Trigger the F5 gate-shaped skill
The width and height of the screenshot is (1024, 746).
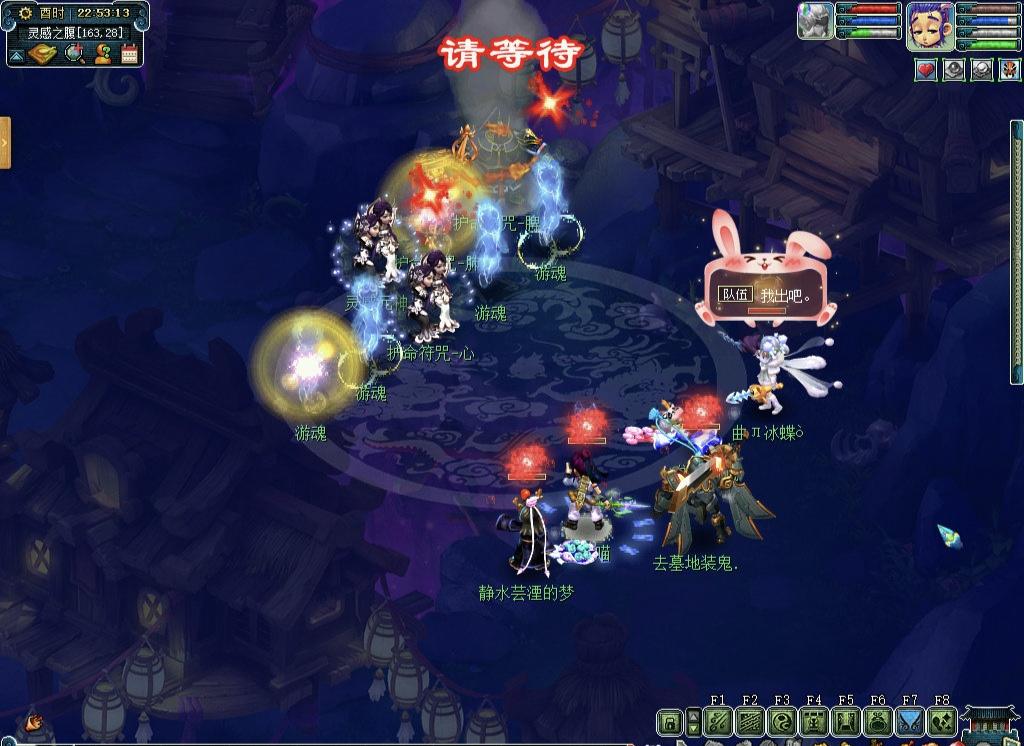(x=845, y=721)
